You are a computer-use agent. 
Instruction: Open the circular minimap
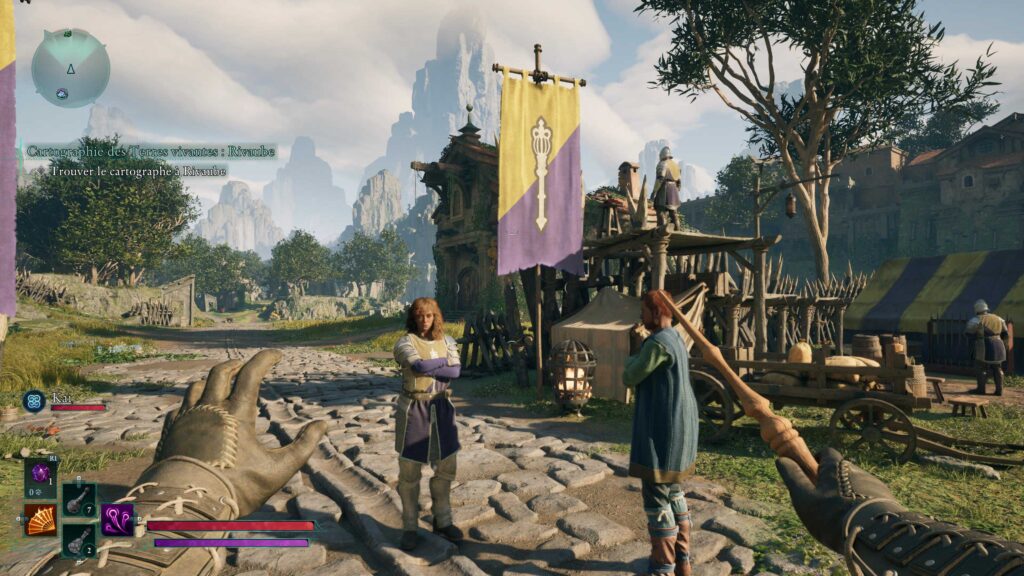point(70,68)
